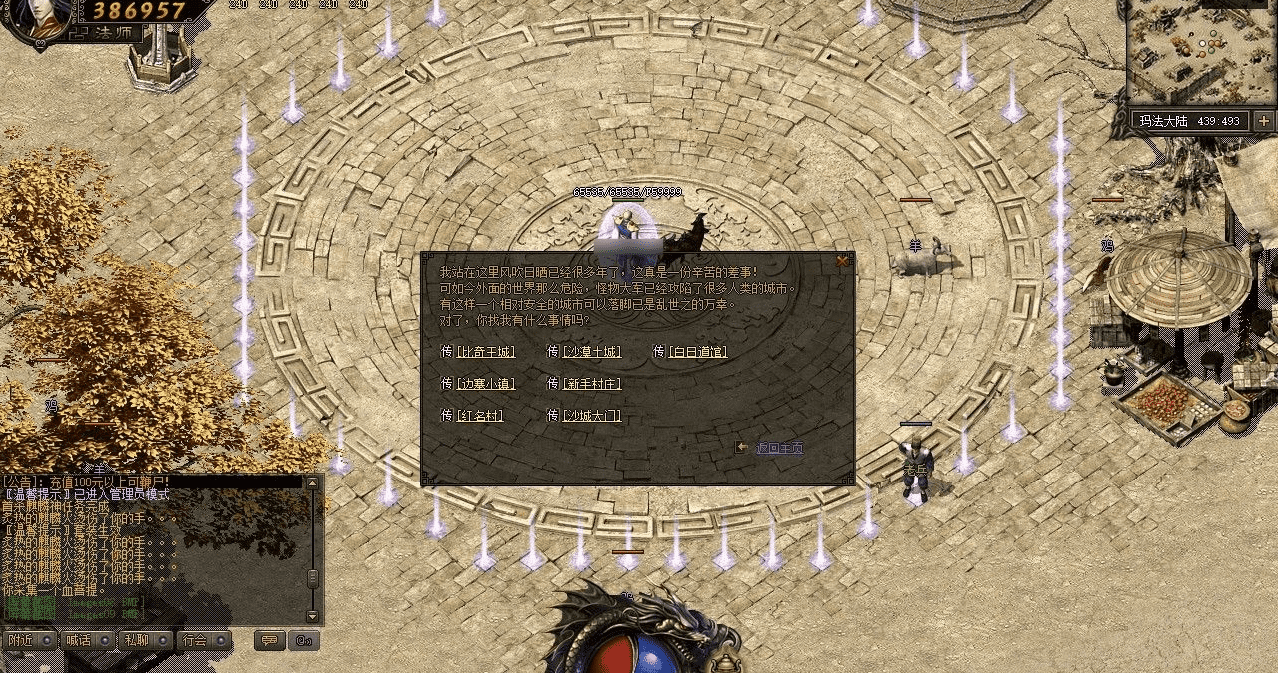Click the chat log scroll-up arrow
The width and height of the screenshot is (1278, 673).
313,484
